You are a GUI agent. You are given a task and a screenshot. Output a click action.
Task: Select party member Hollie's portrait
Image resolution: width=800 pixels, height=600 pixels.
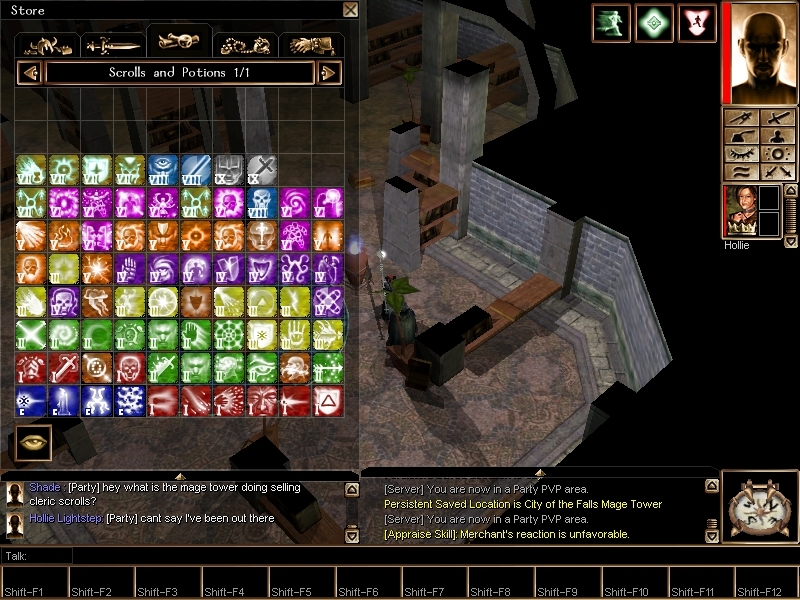coord(738,211)
